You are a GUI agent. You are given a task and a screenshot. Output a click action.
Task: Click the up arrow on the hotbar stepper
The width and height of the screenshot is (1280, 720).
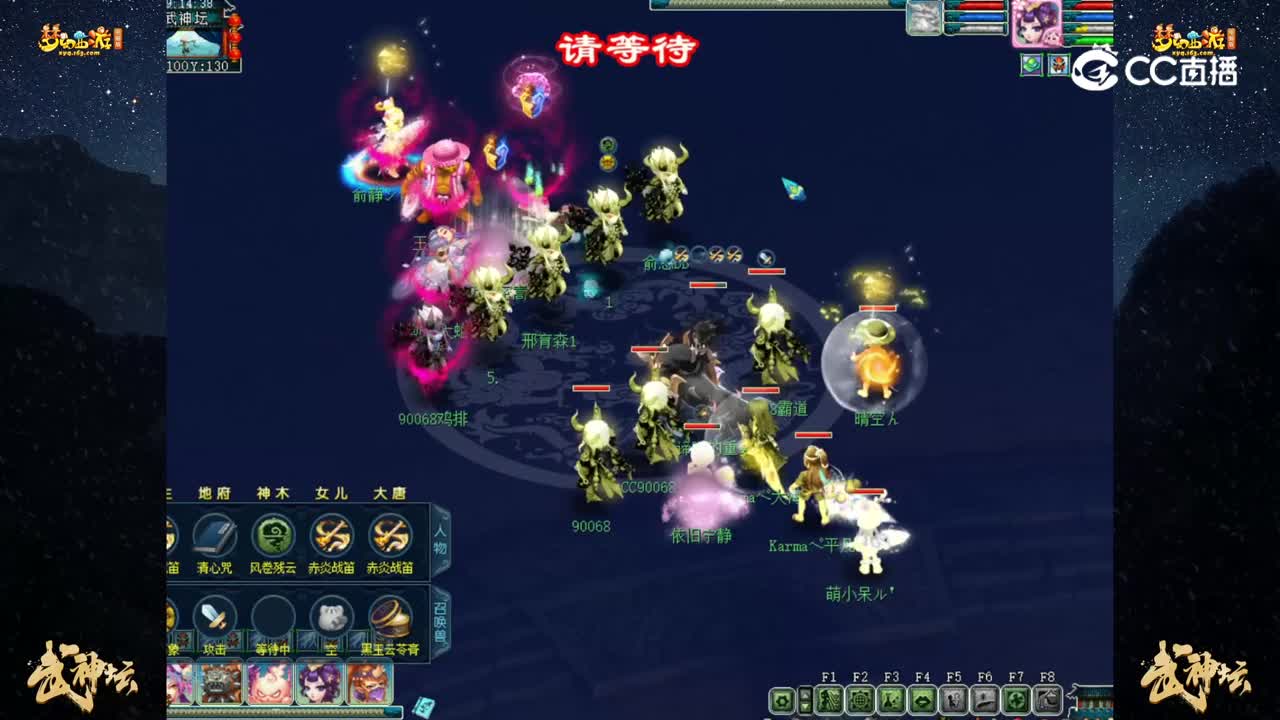pos(805,694)
